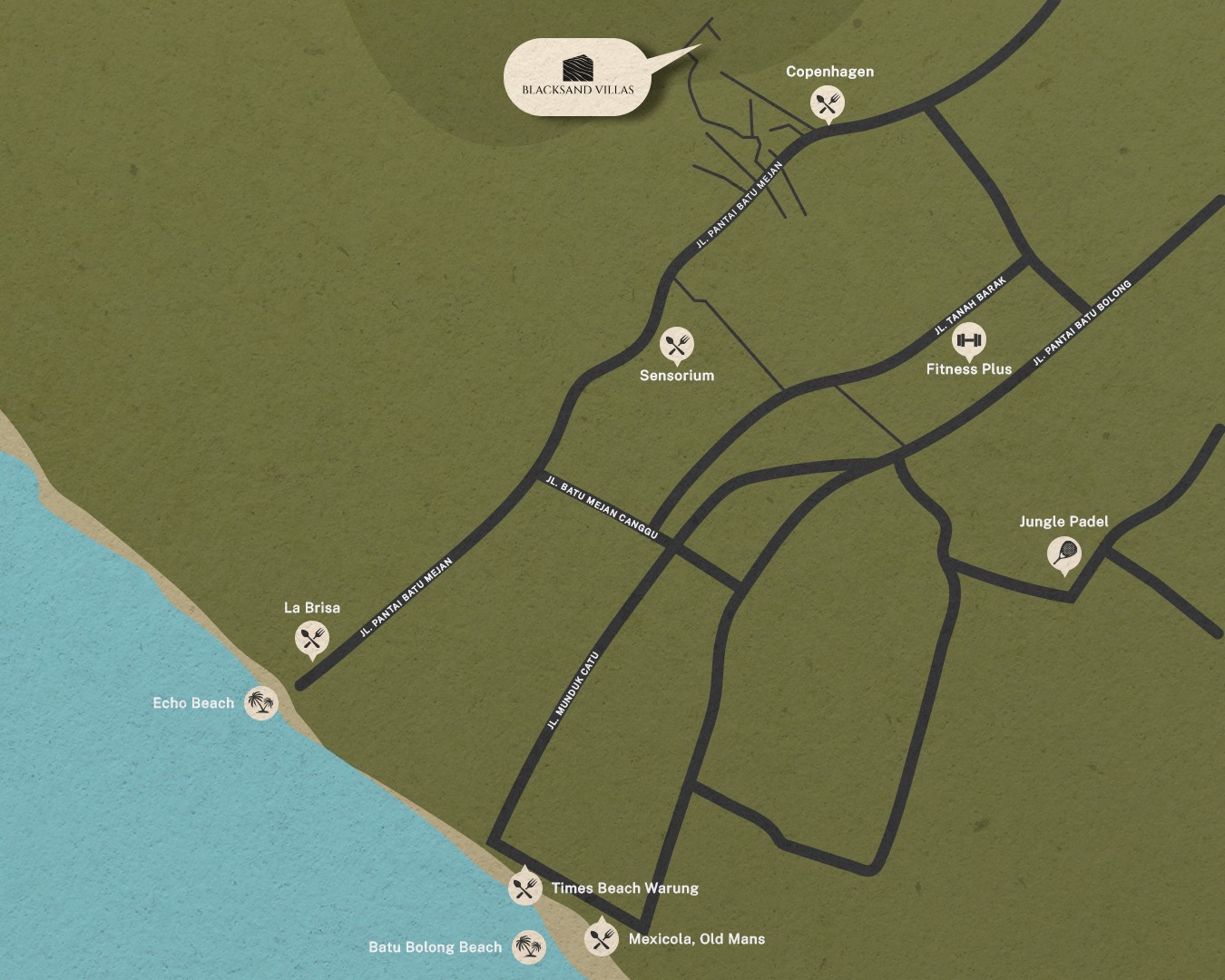
Task: Open the Times Beach Warung marker
Action: (x=525, y=887)
